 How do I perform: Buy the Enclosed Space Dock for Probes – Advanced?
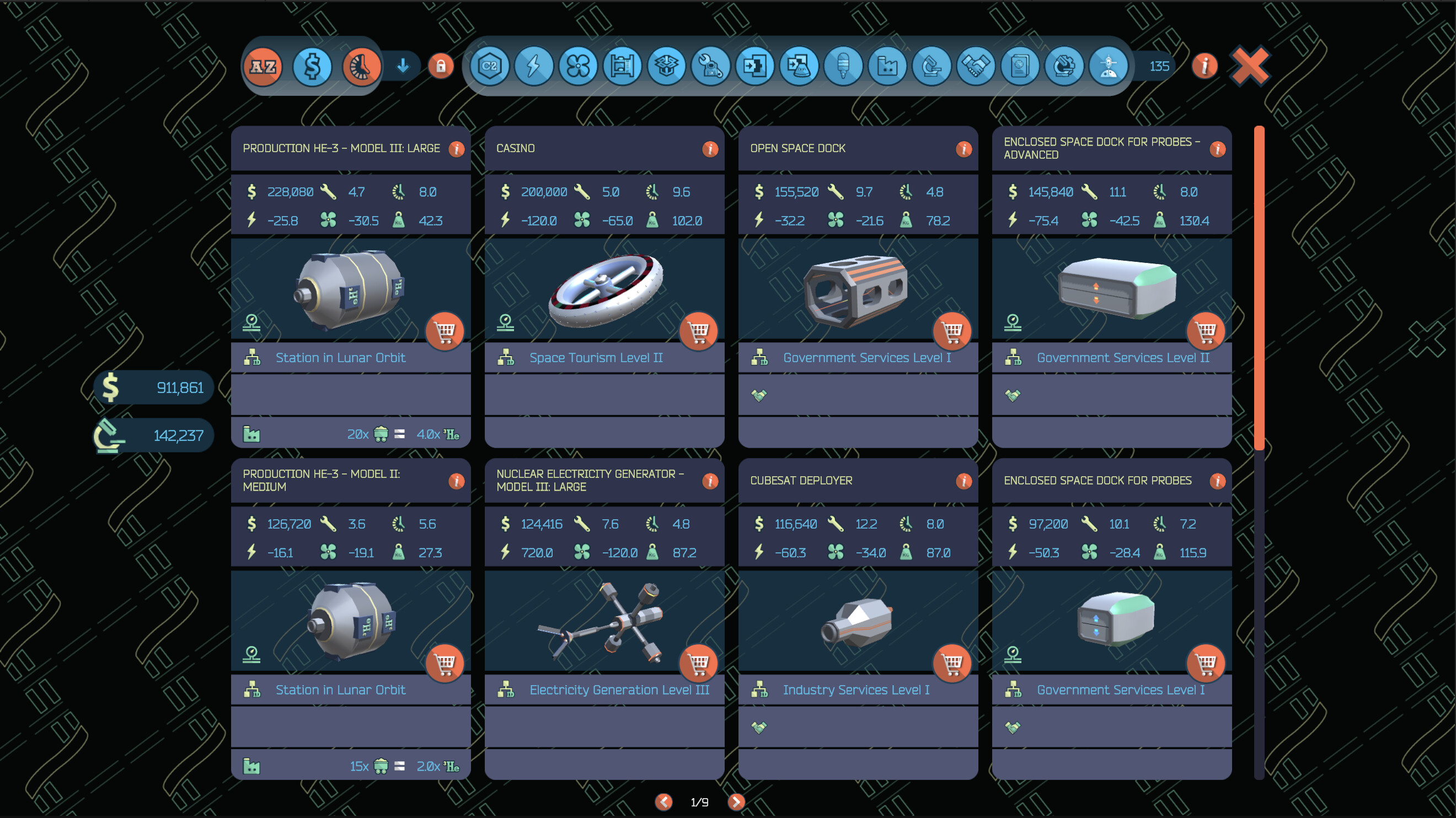tap(1206, 331)
